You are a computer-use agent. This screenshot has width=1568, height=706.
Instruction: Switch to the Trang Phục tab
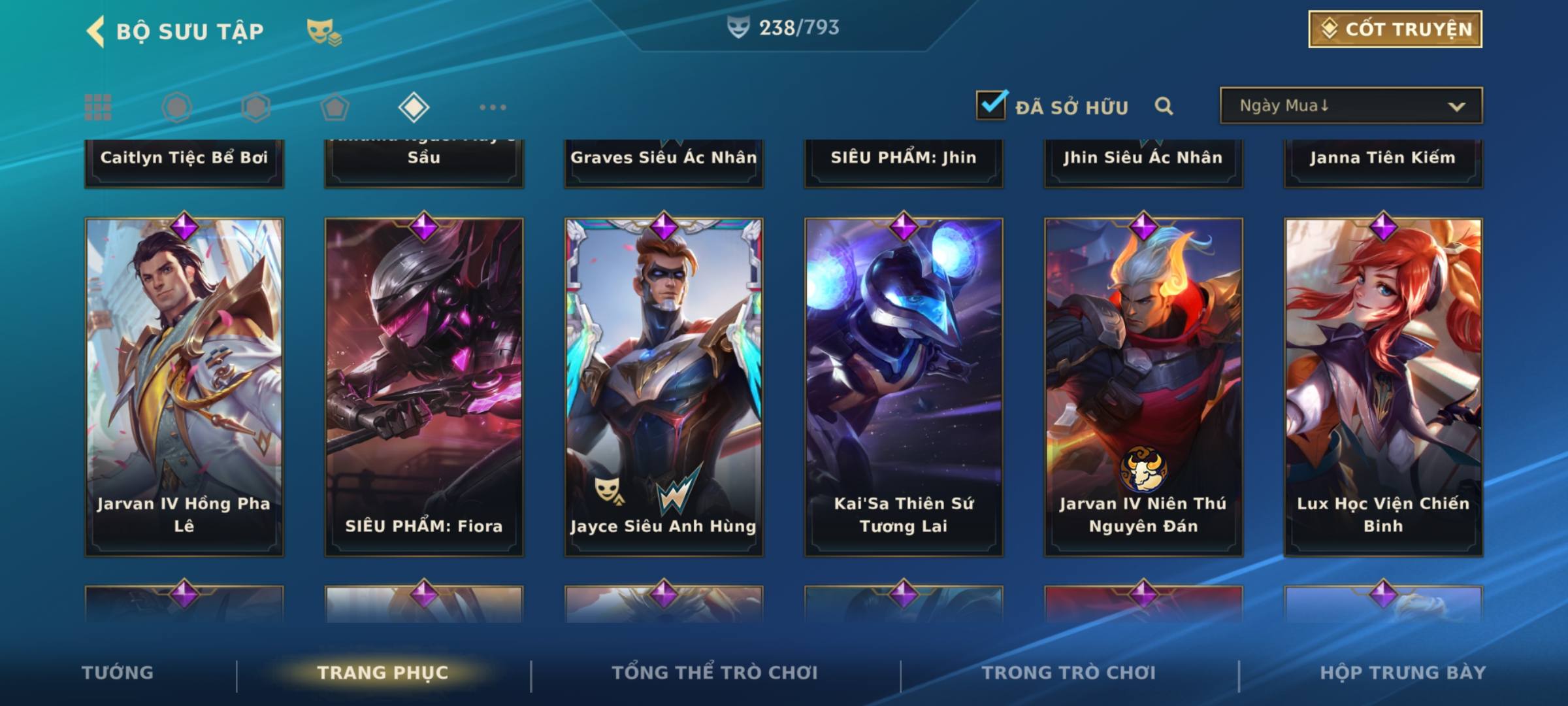click(383, 673)
